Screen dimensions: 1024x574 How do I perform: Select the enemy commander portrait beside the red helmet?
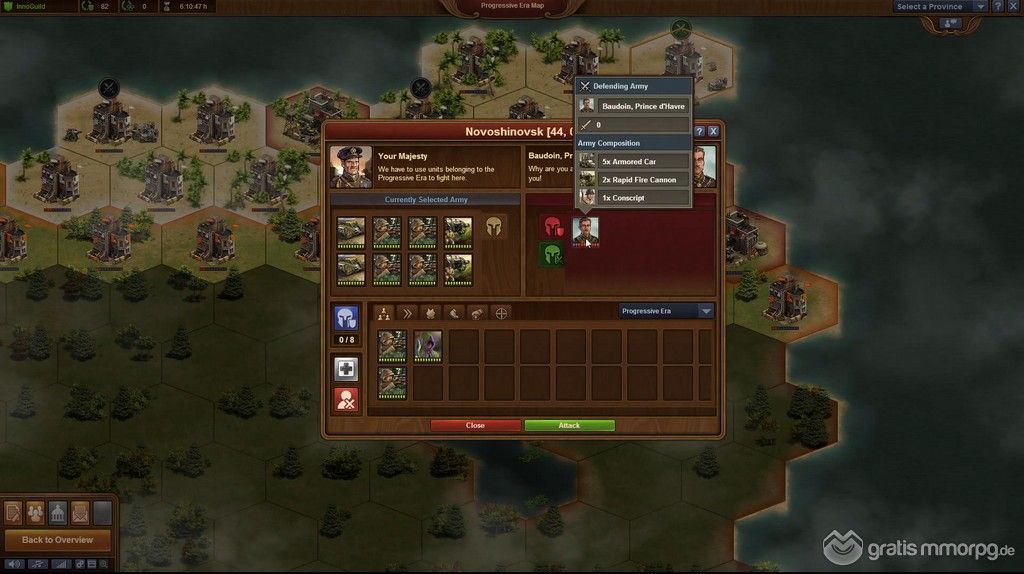(x=585, y=230)
